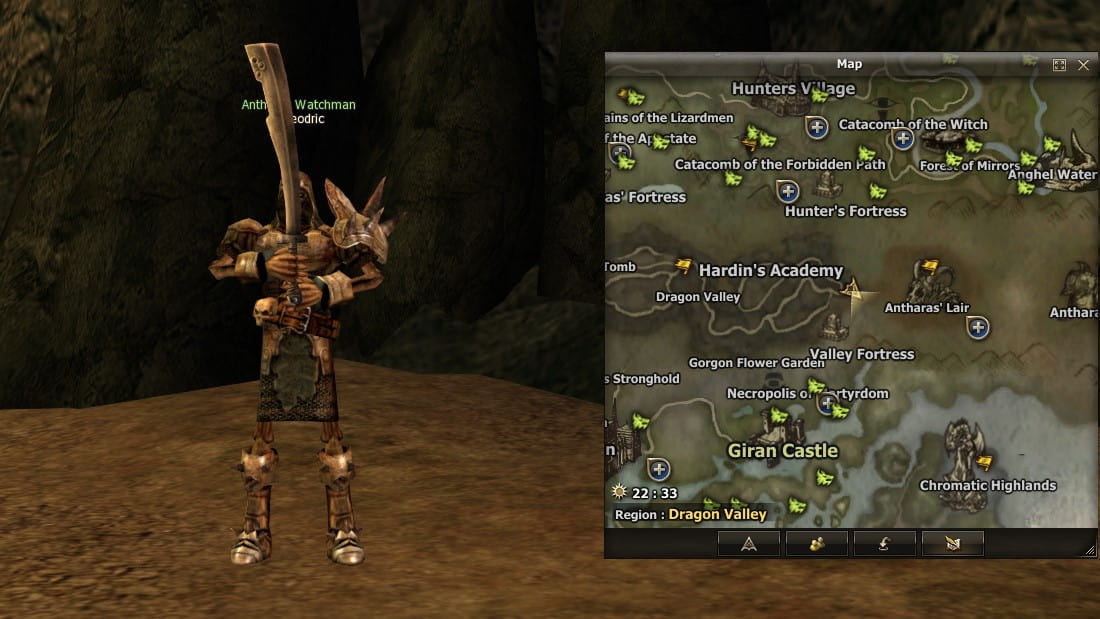Image resolution: width=1100 pixels, height=619 pixels.
Task: Select the Valley Fortress icon
Action: tap(834, 327)
